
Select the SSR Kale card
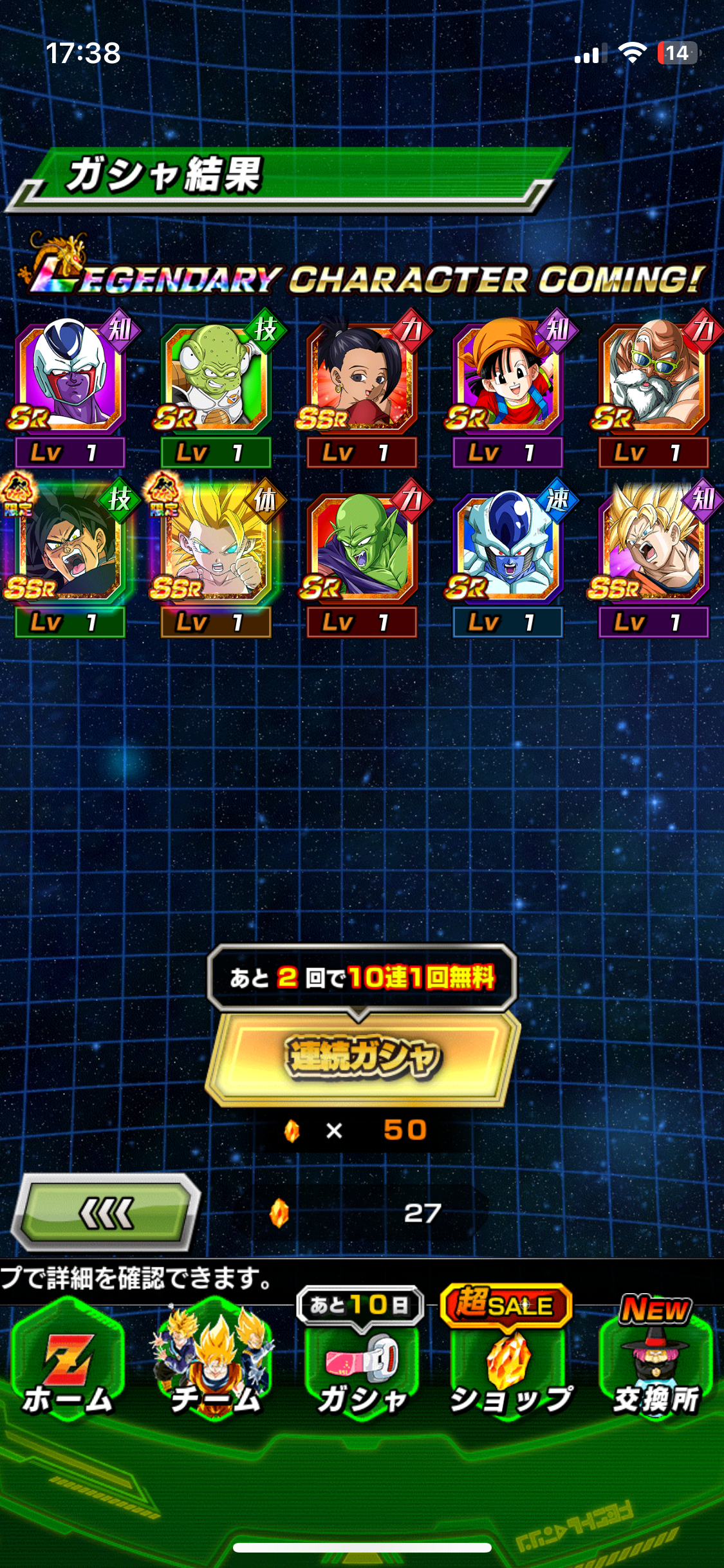[x=362, y=380]
